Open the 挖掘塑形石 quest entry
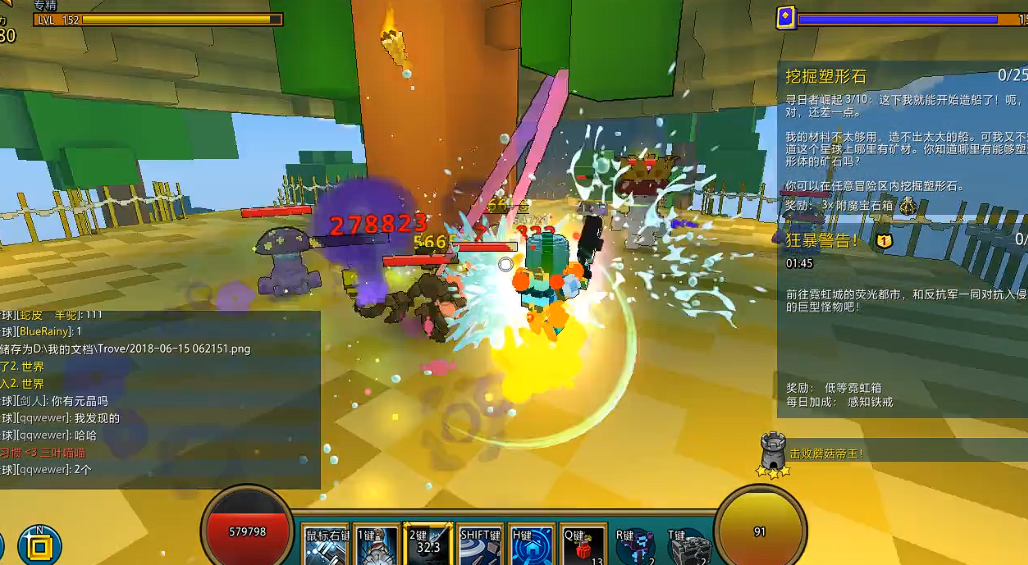The width and height of the screenshot is (1028, 565). click(x=825, y=76)
